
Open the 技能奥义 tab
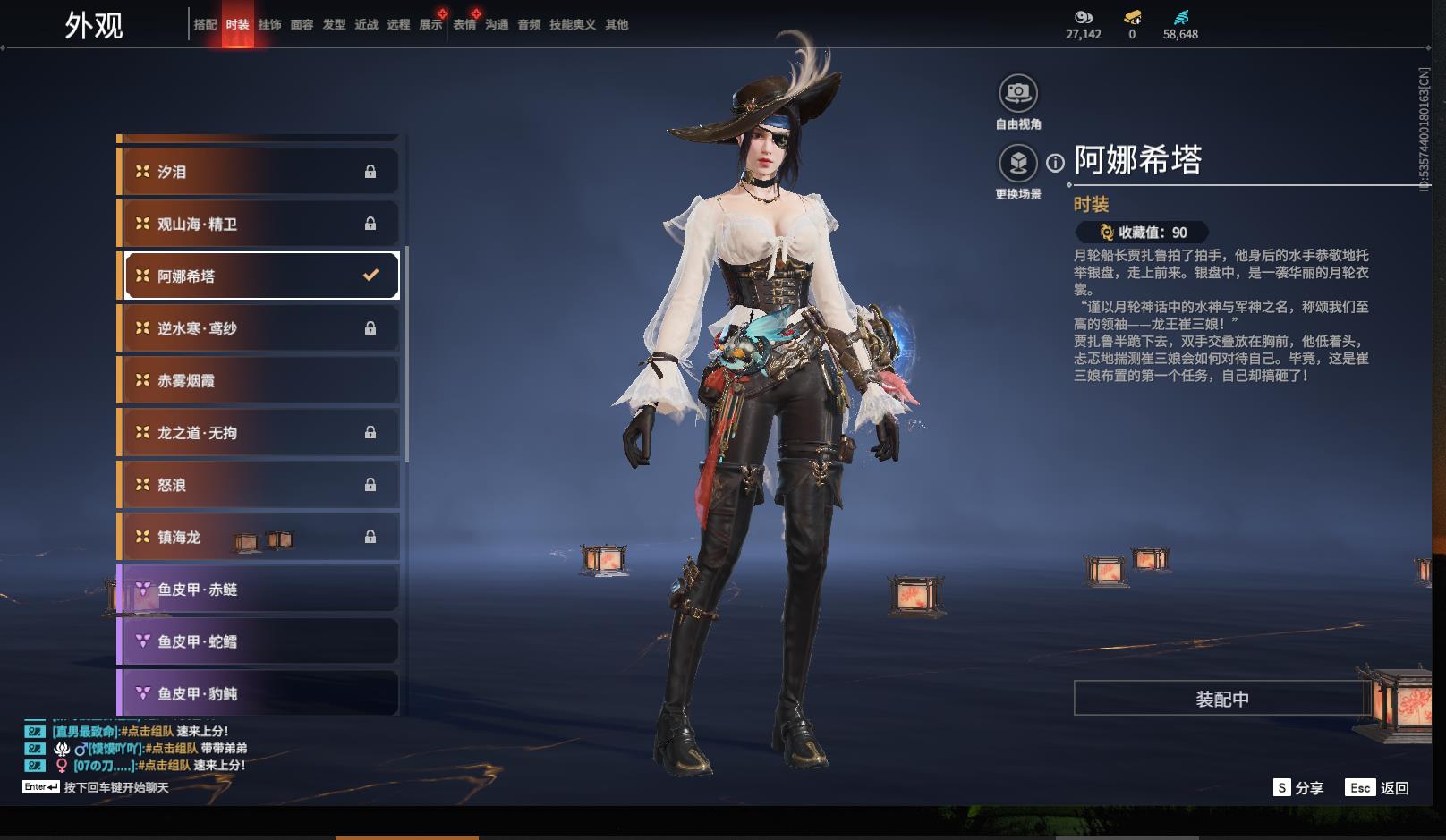point(572,25)
